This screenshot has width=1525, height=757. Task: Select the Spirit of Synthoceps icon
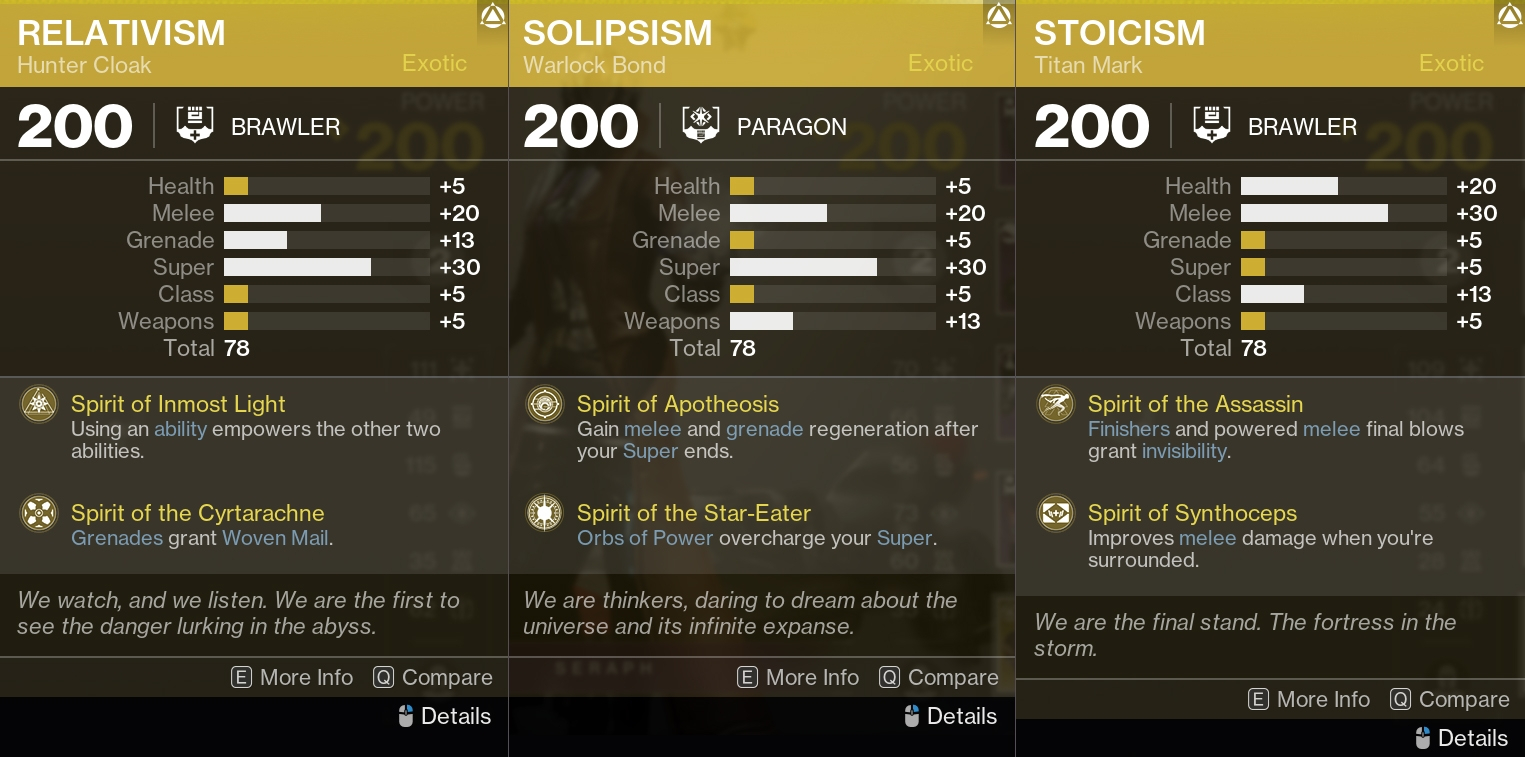pyautogui.click(x=1056, y=513)
